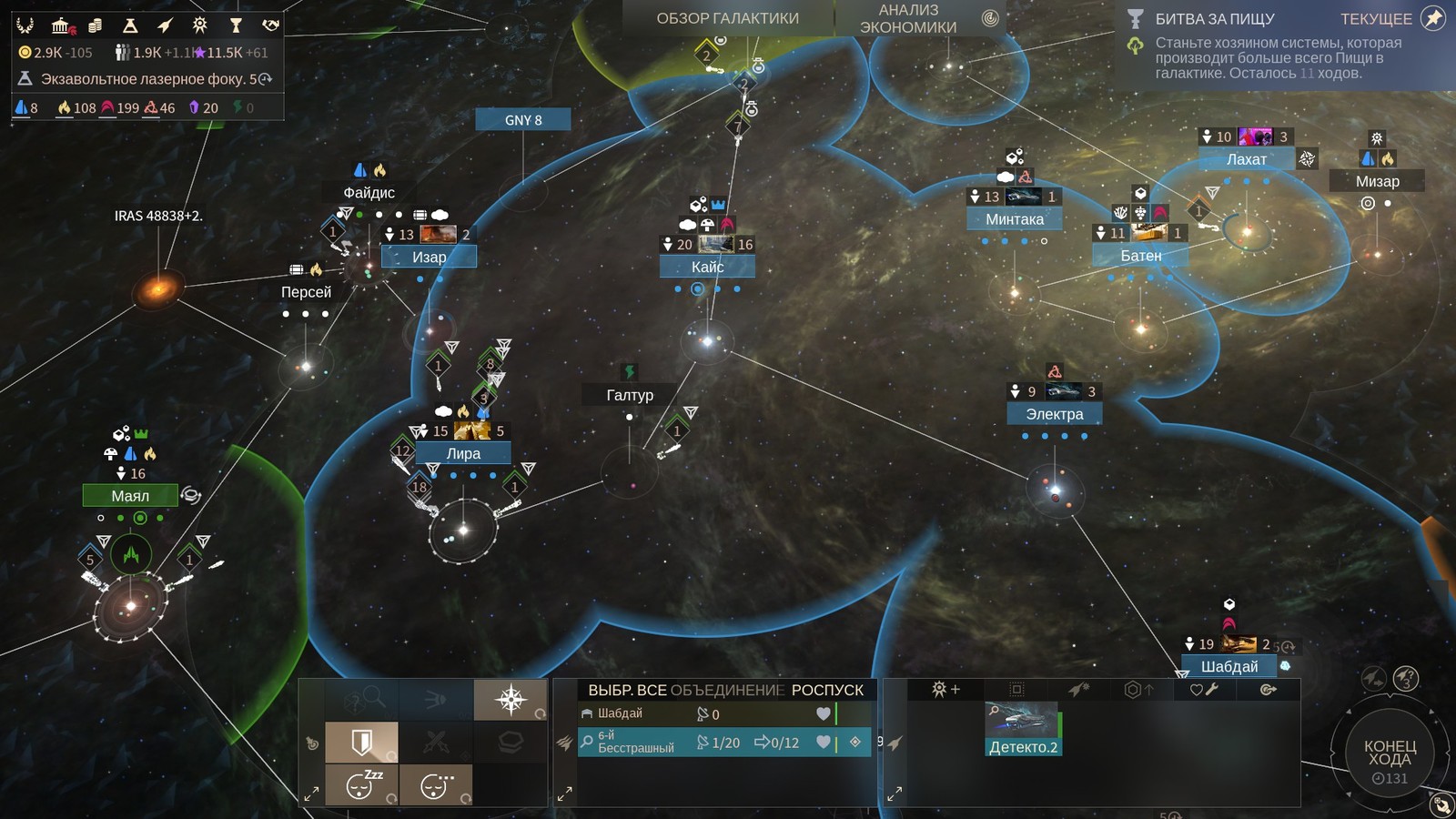Open the research flask screen
The image size is (1456, 819).
pos(130,25)
